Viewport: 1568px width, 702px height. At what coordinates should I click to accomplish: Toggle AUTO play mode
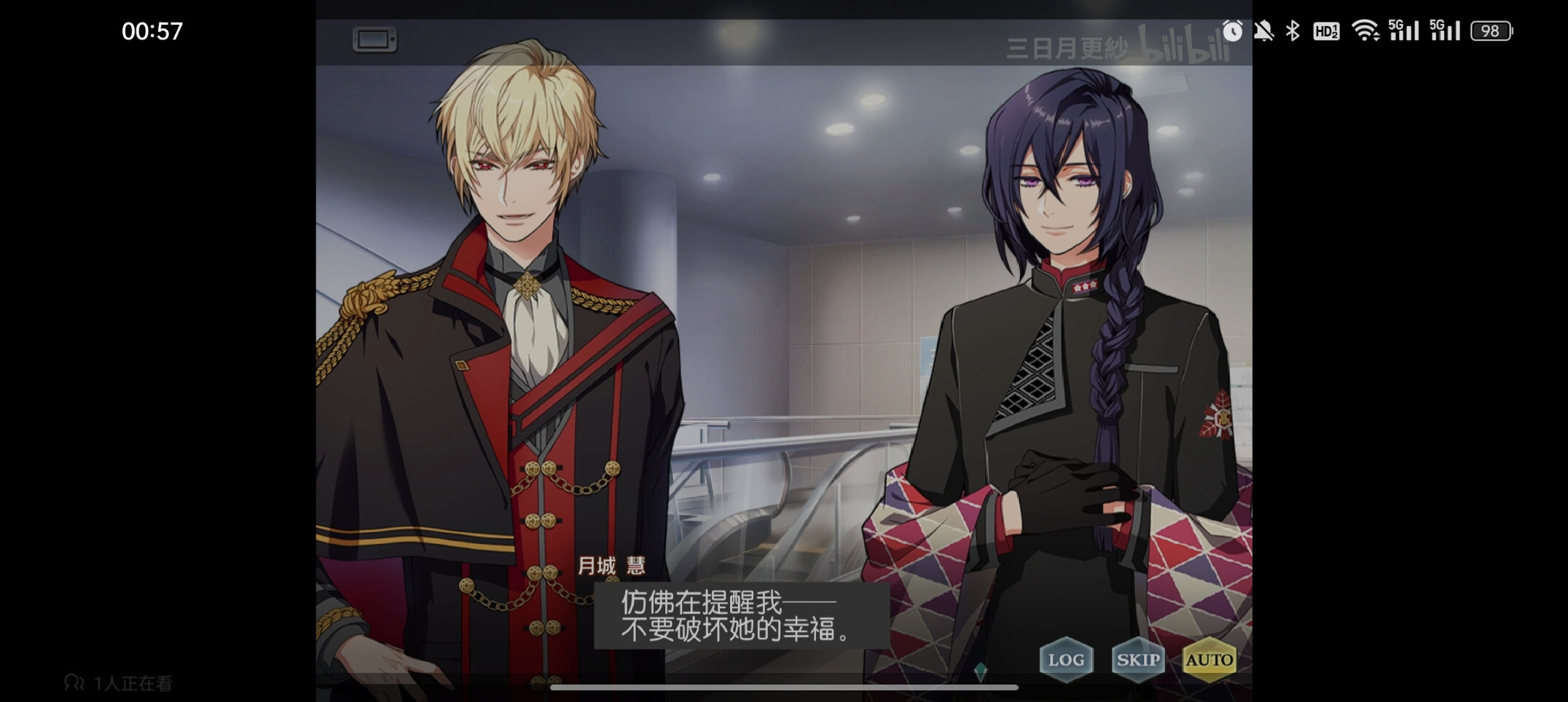tap(1209, 660)
